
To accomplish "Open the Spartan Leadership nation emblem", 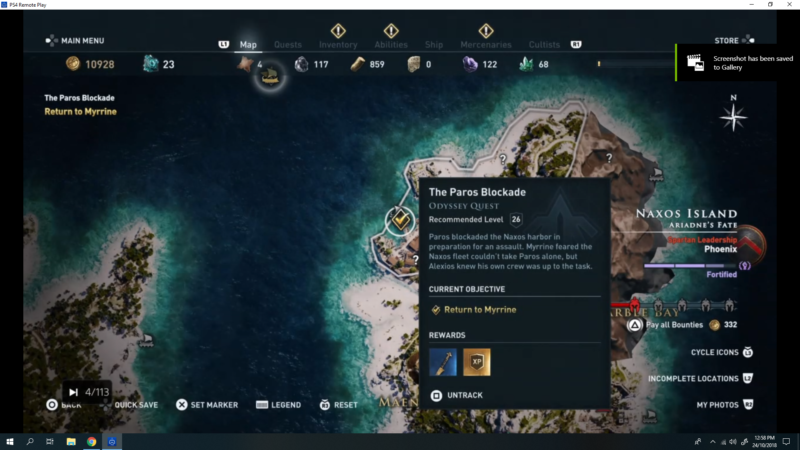I will pos(752,243).
